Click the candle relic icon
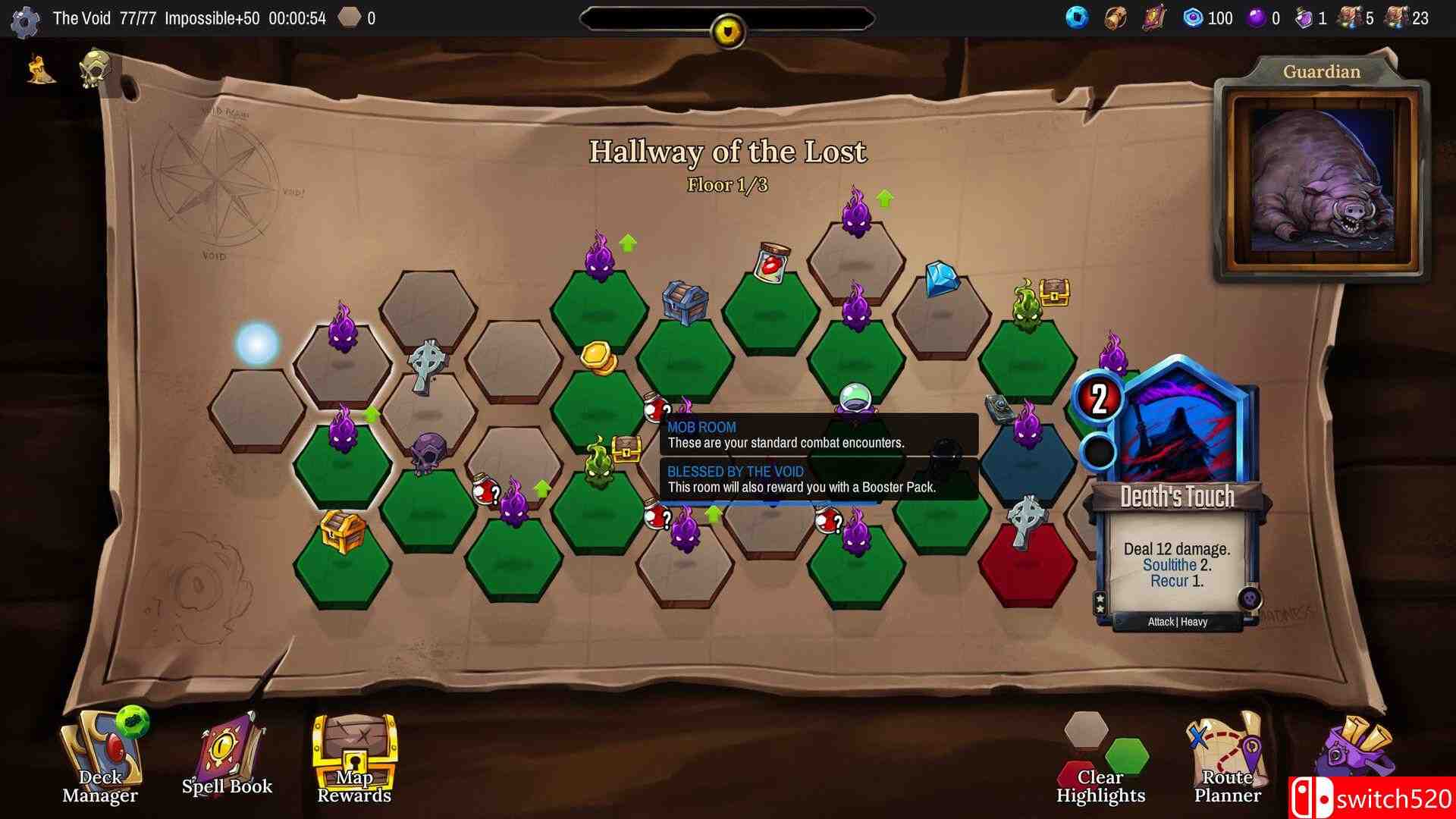This screenshot has height=819, width=1456. [41, 70]
